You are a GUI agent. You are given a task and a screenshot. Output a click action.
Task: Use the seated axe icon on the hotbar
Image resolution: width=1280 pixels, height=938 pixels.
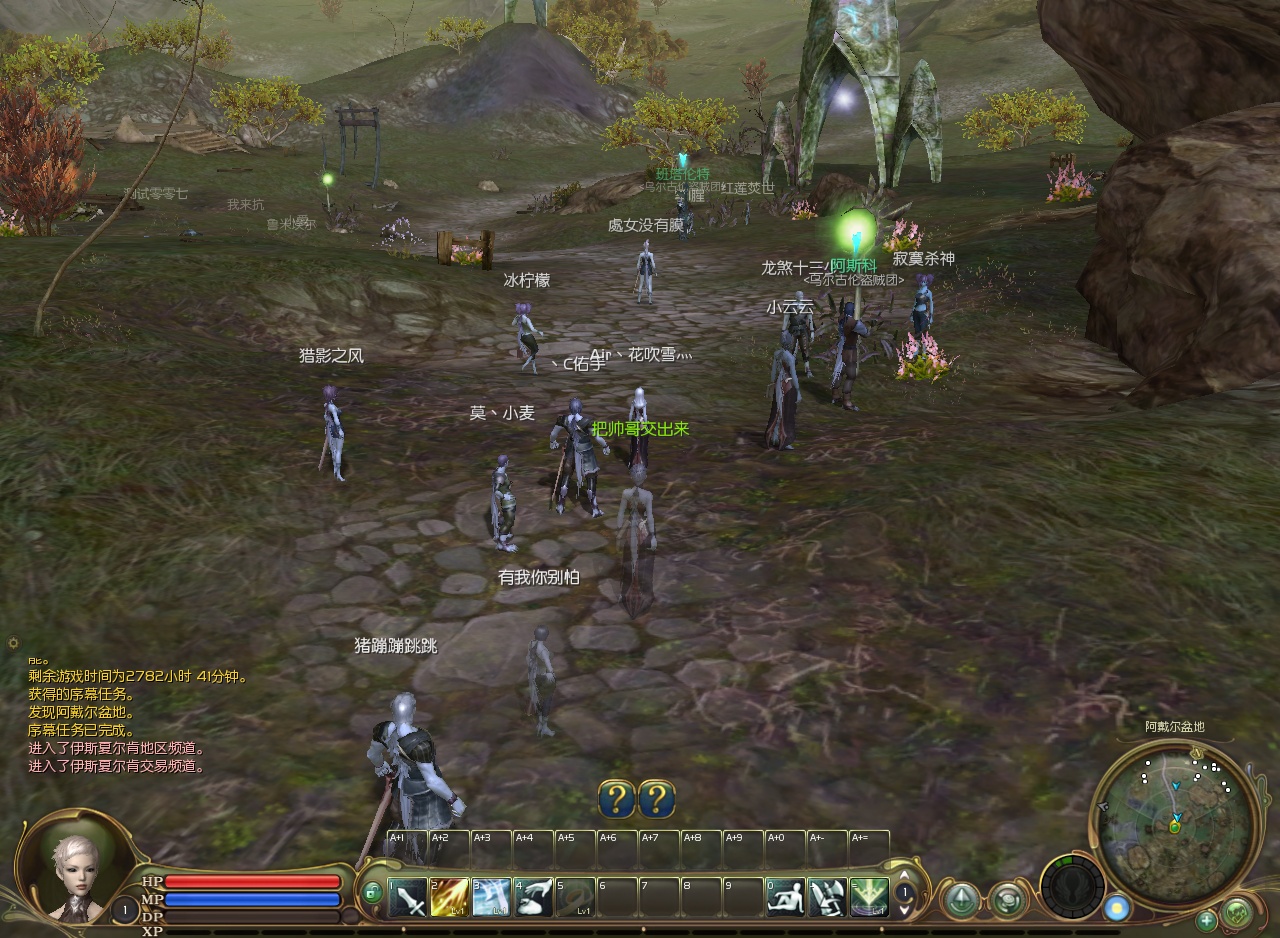pos(828,898)
